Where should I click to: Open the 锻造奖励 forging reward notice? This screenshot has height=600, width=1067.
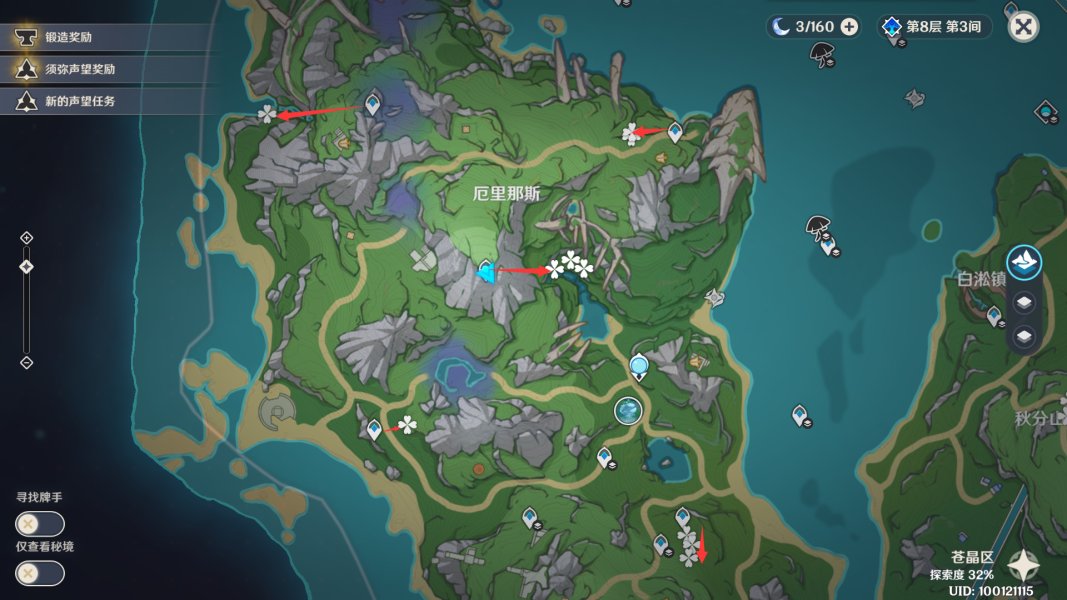click(75, 38)
